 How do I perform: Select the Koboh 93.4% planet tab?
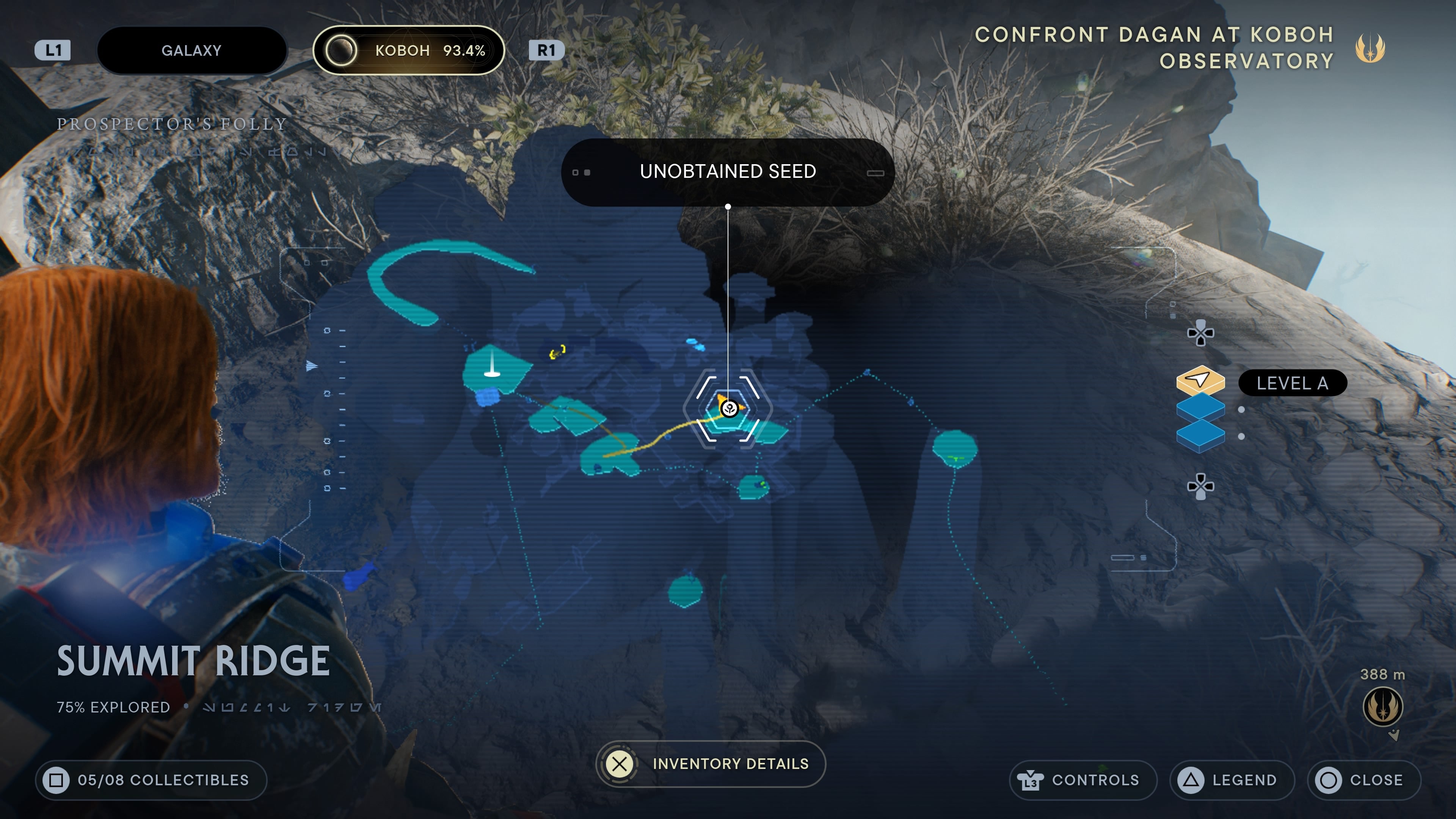click(408, 50)
